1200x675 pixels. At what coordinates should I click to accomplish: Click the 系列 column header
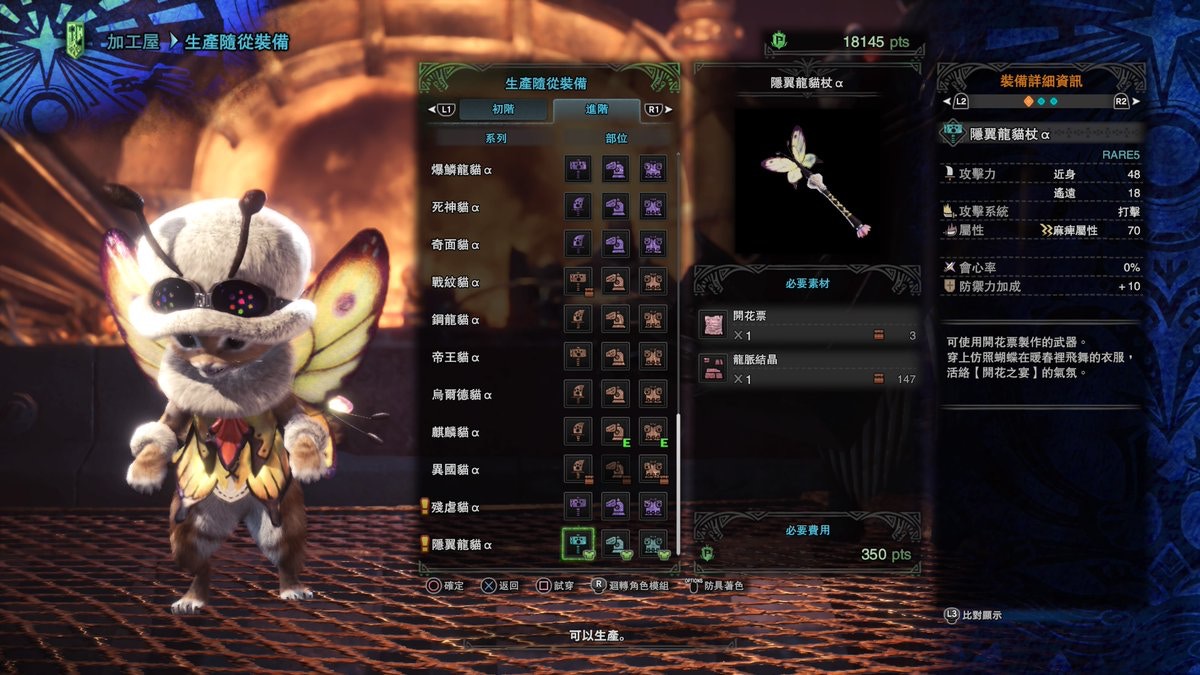[495, 139]
